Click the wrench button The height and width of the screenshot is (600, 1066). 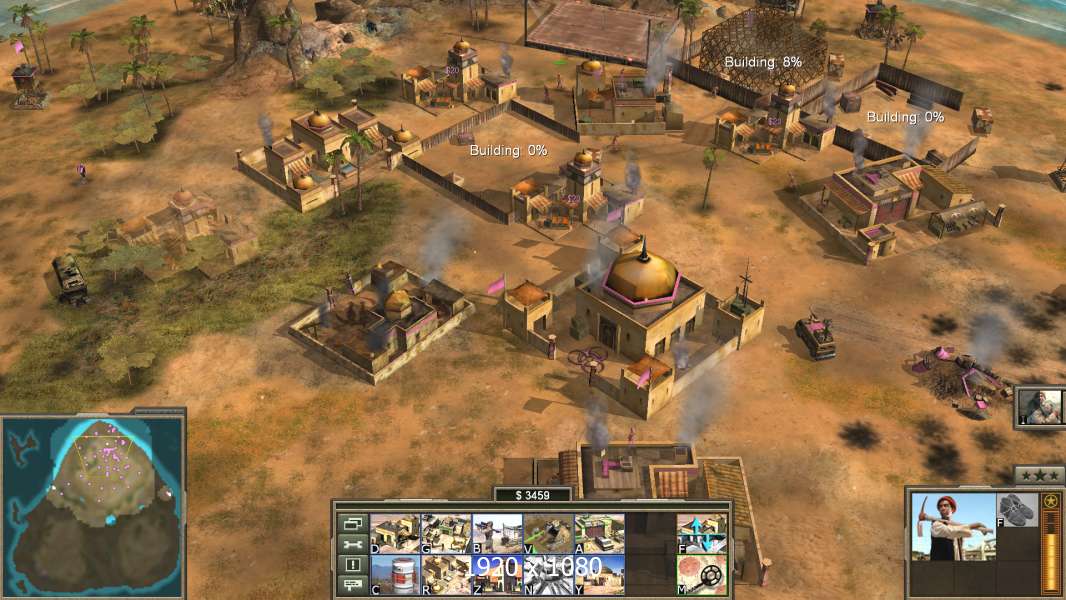pyautogui.click(x=352, y=544)
